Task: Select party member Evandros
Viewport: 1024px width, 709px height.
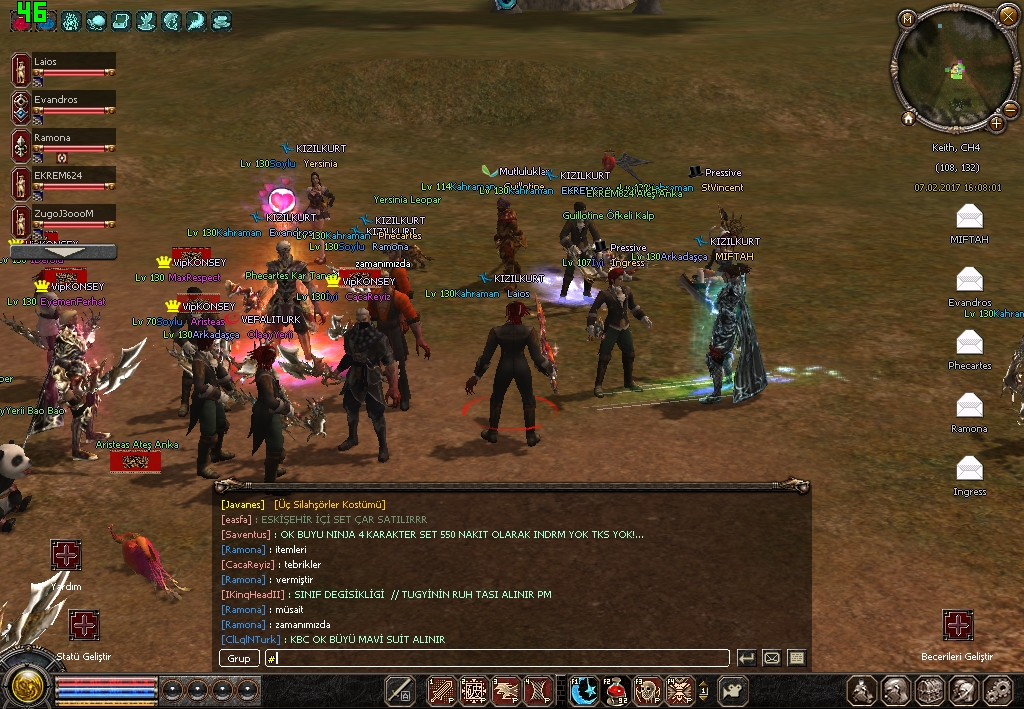Action: tap(70, 100)
